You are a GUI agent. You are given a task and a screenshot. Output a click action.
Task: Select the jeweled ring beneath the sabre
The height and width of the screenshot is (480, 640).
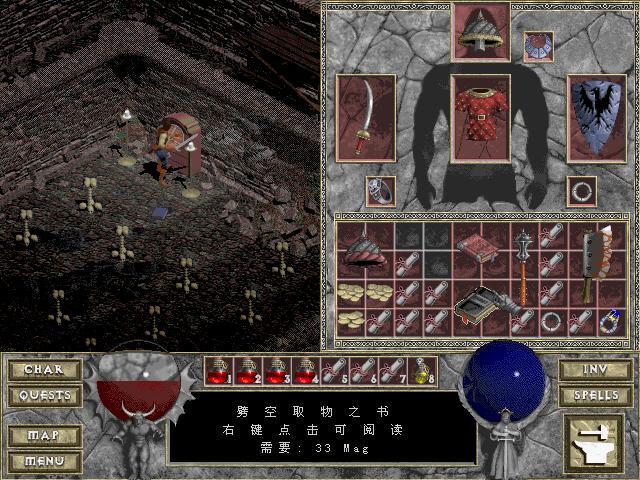tap(379, 190)
